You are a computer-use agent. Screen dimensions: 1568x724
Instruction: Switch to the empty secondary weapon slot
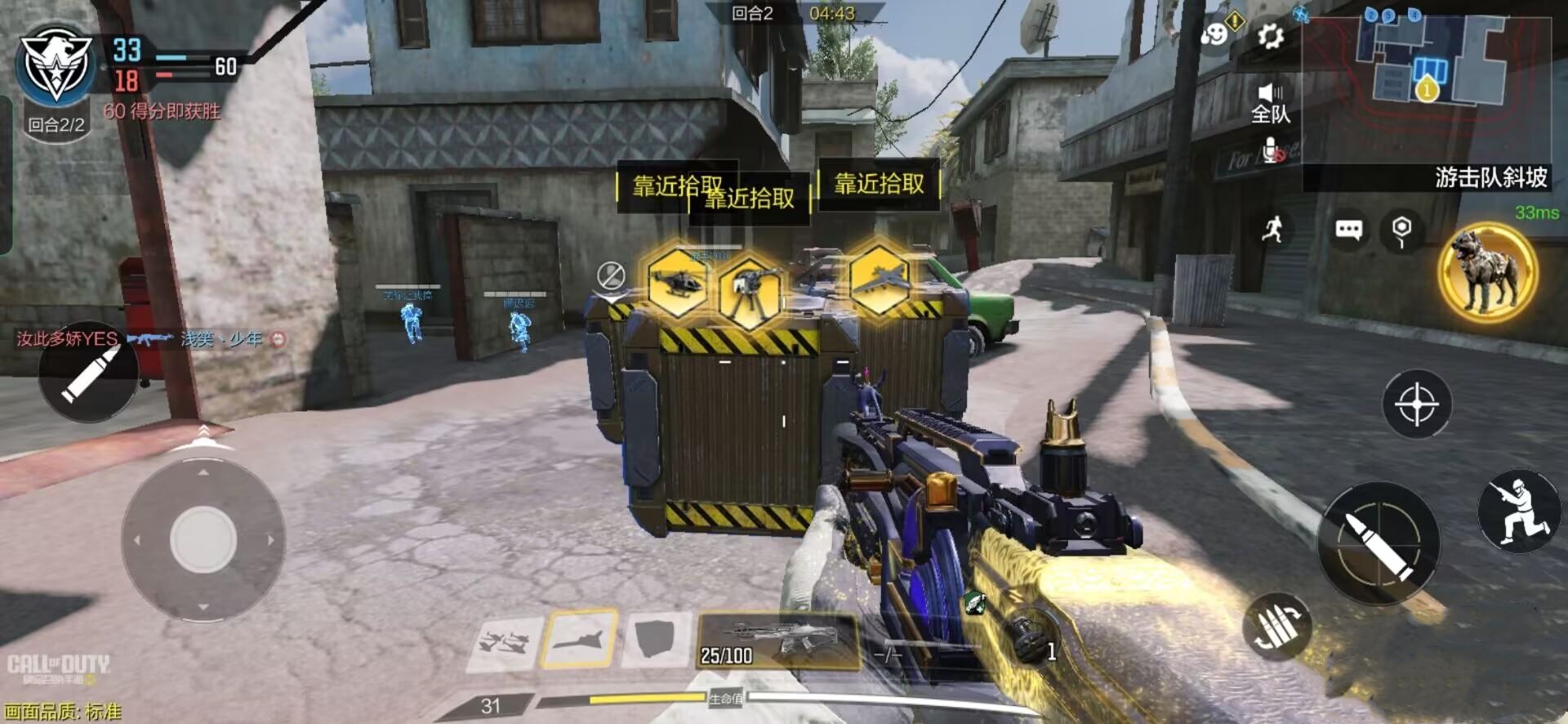click(x=888, y=653)
